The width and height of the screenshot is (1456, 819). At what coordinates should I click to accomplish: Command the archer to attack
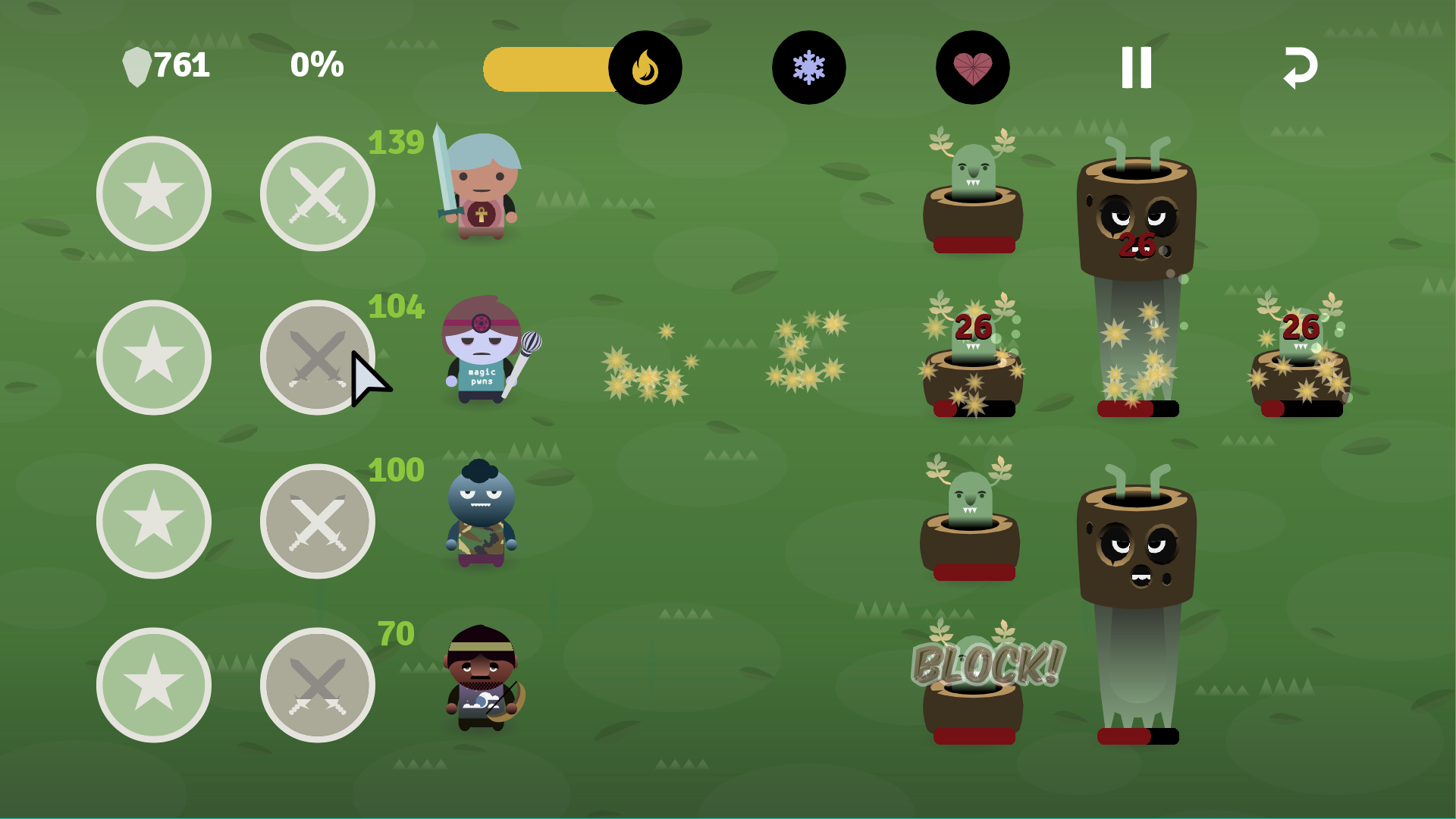(318, 685)
